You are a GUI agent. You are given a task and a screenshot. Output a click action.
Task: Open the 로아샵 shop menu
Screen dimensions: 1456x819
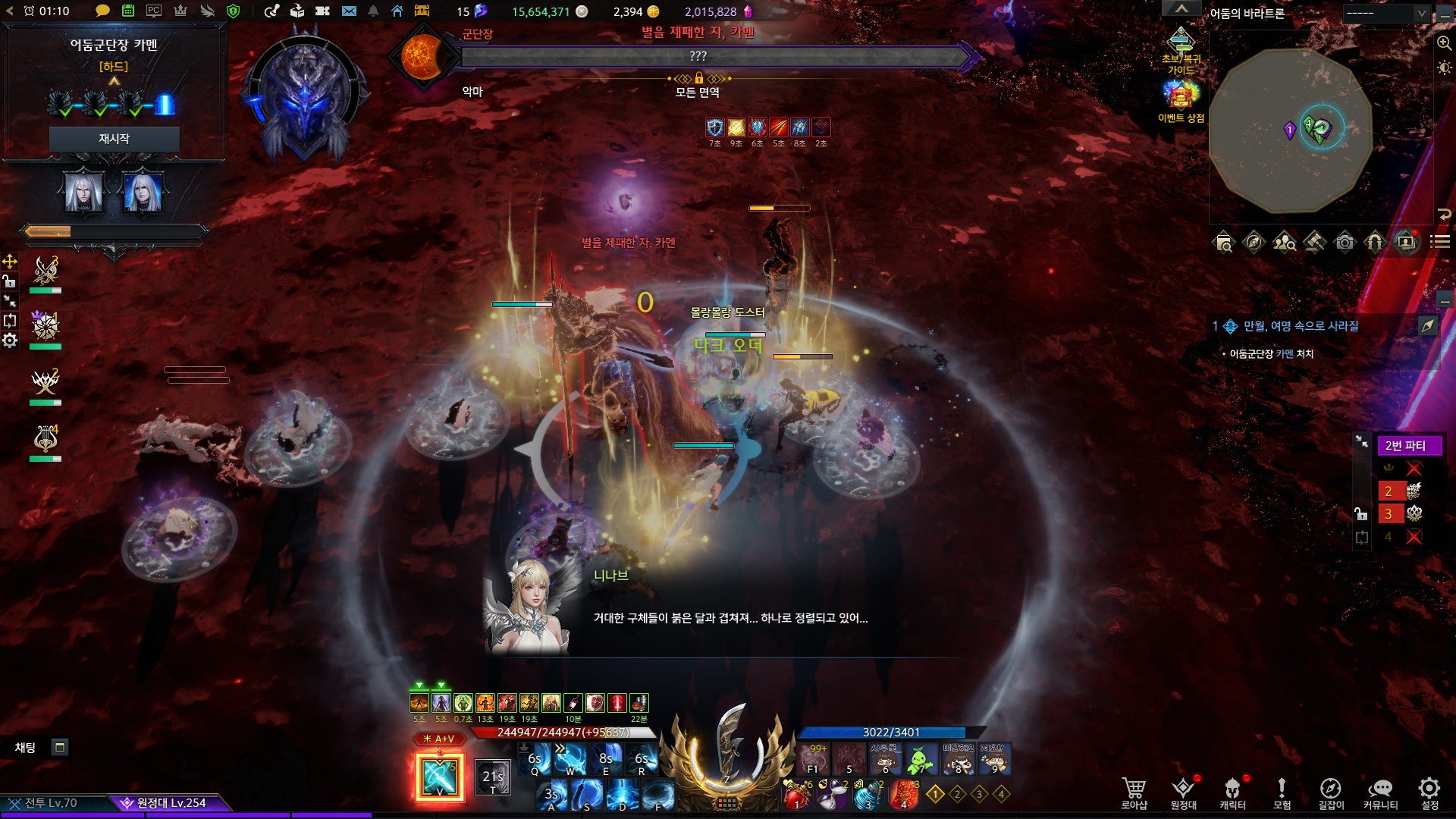[1134, 793]
